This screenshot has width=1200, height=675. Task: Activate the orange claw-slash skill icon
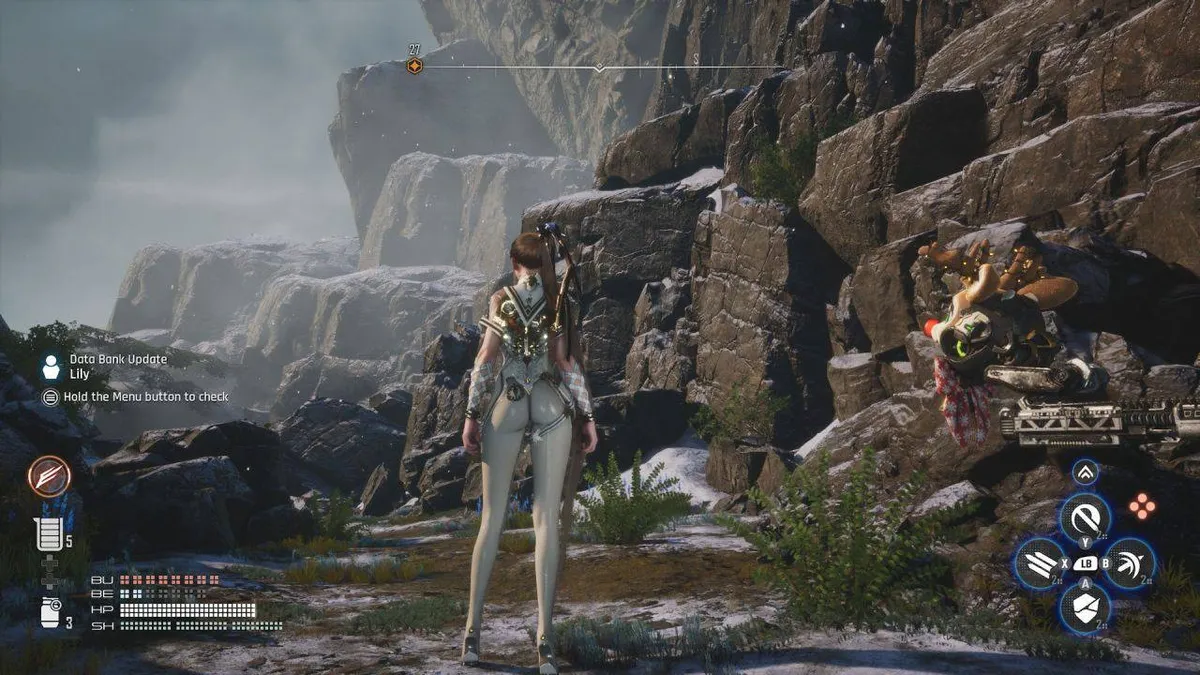pyautogui.click(x=49, y=477)
